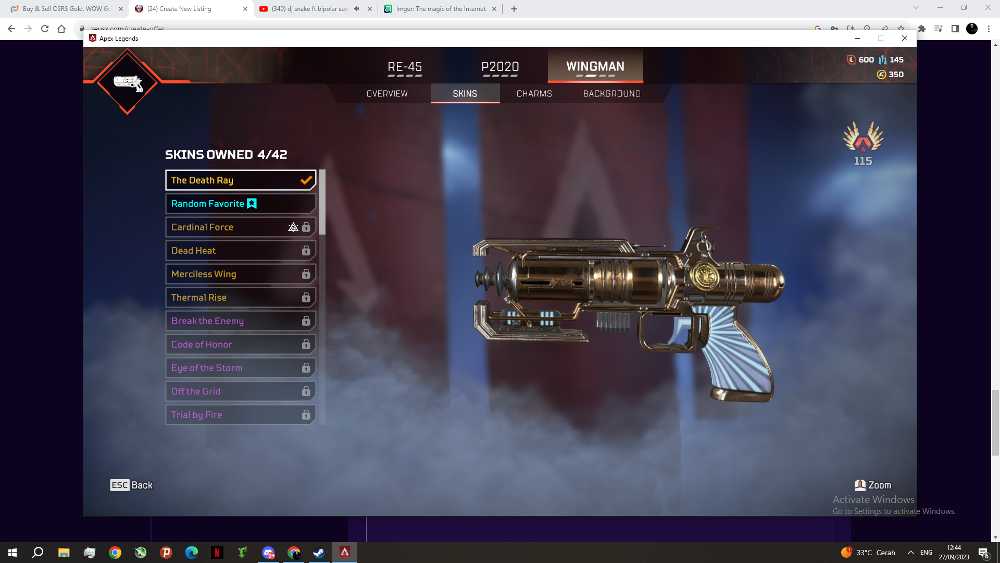Switch to the Background tab

(611, 94)
